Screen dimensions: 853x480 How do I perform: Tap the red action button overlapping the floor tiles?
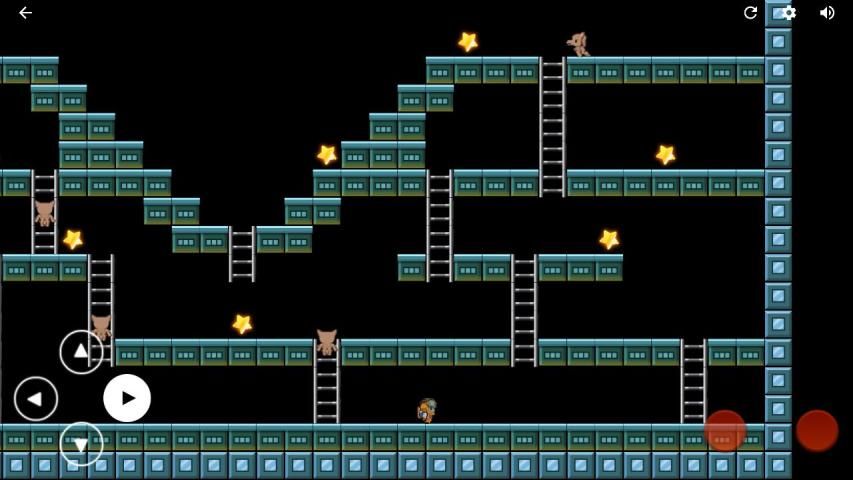[x=725, y=431]
